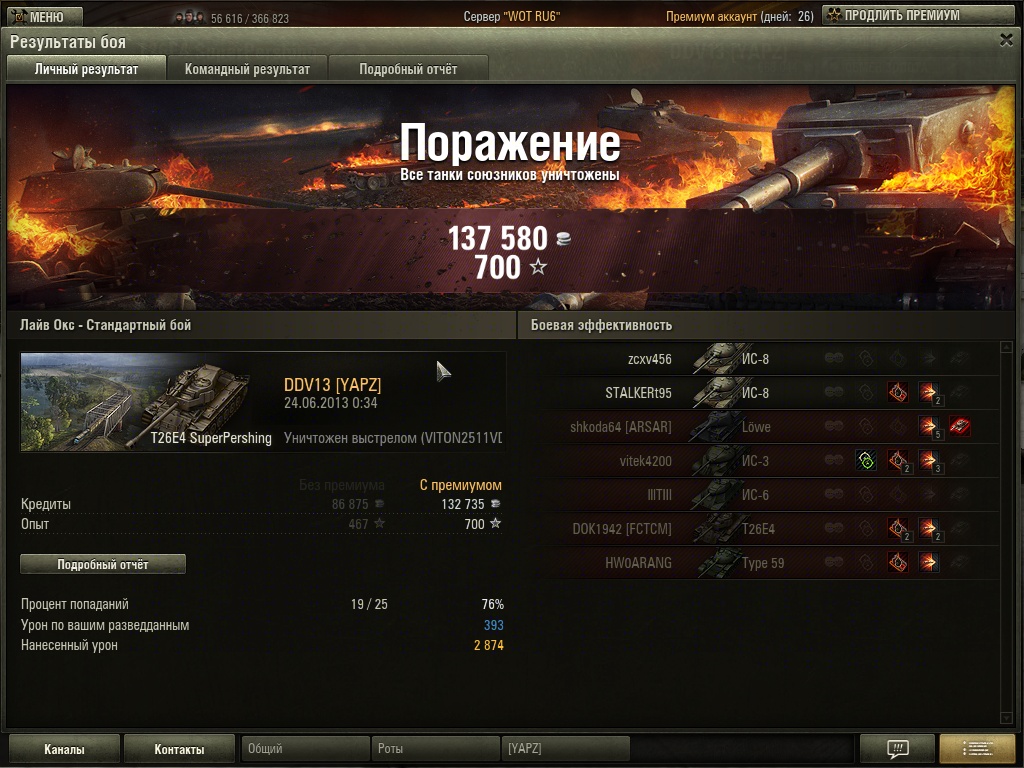Click the Подробный отчёт button below credits

pos(103,564)
